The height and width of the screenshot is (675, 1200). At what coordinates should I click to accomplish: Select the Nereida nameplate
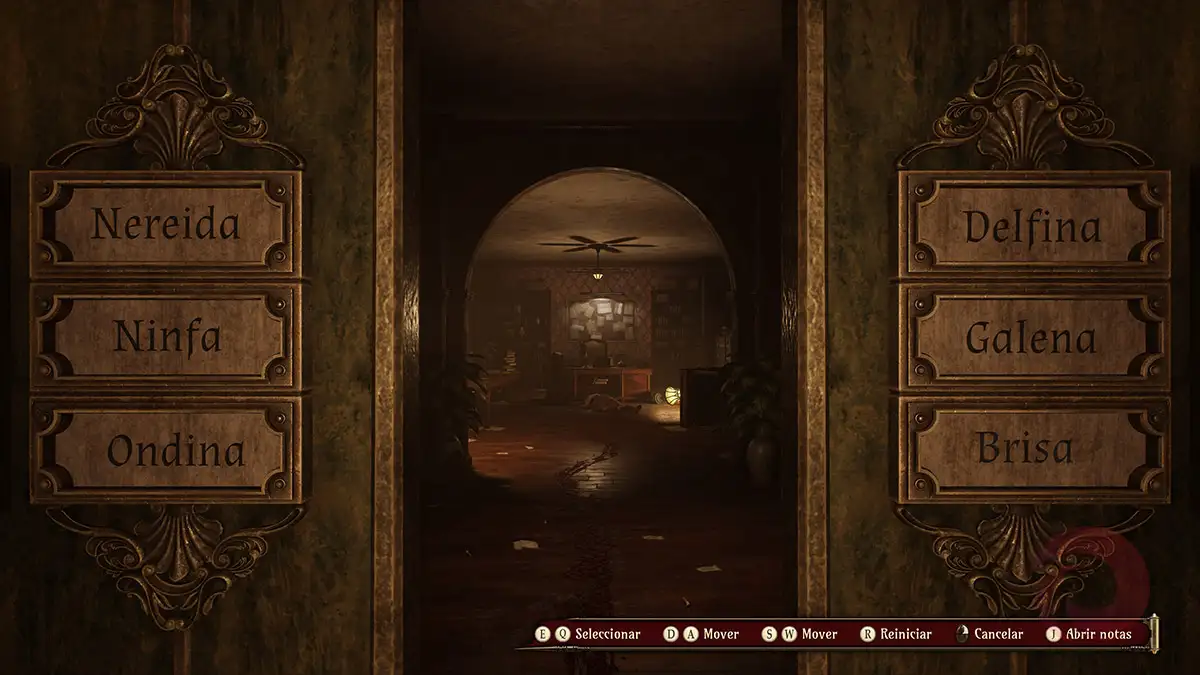[x=165, y=224]
